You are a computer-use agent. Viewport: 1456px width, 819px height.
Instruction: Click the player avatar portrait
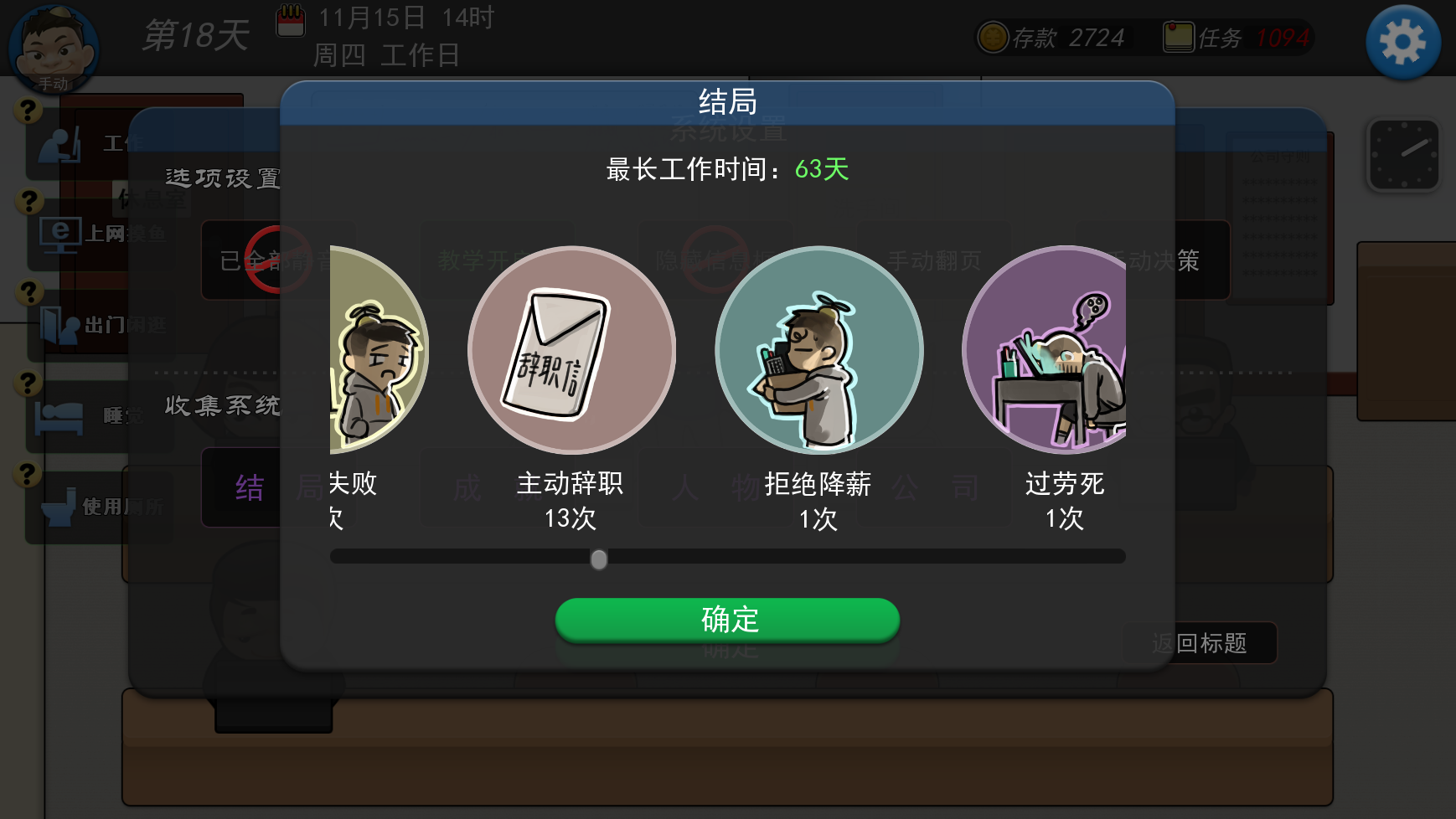[52, 49]
